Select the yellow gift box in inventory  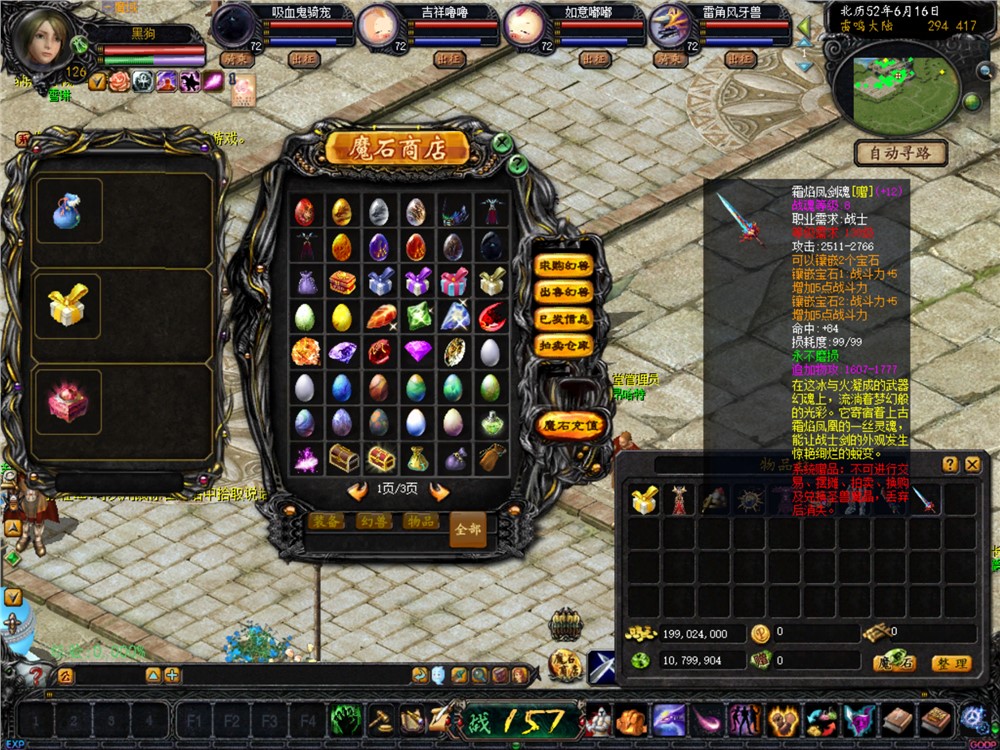click(644, 501)
